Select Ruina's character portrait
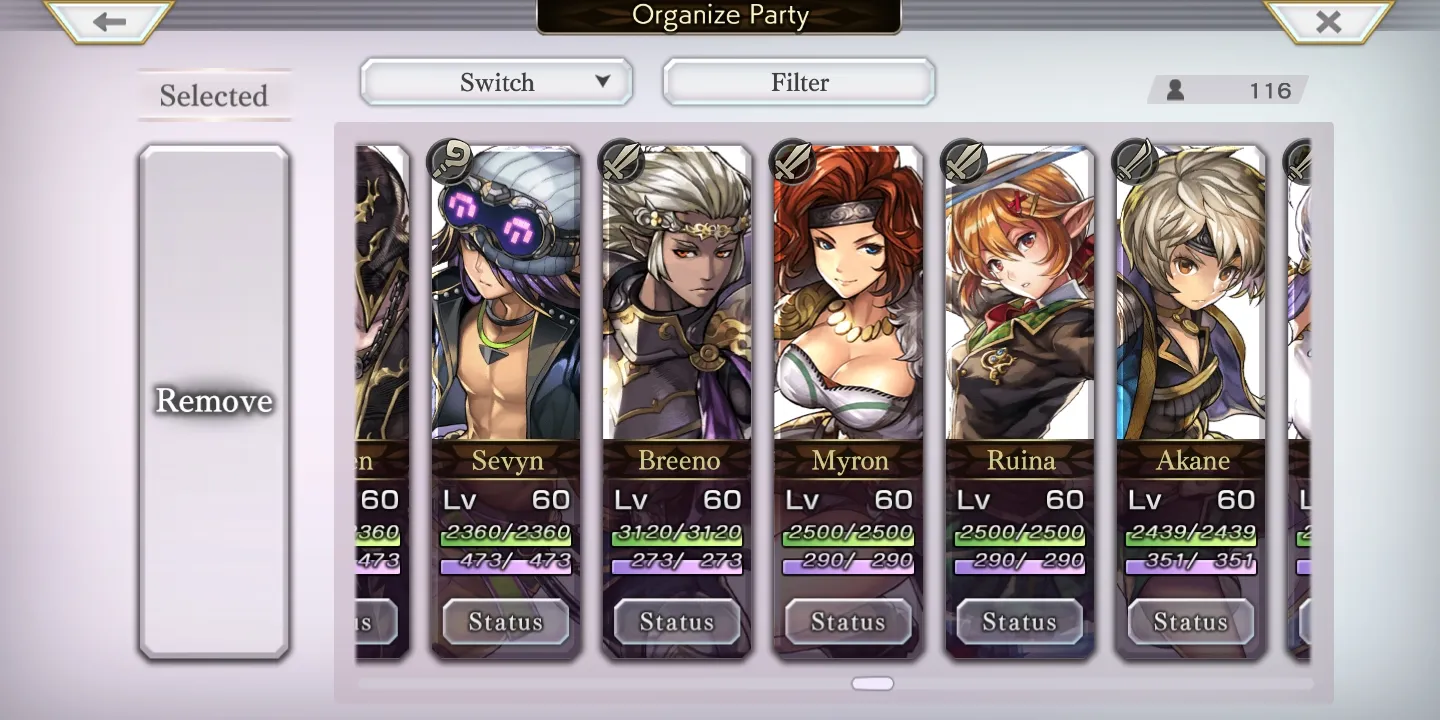The image size is (1440, 720). tap(1020, 300)
